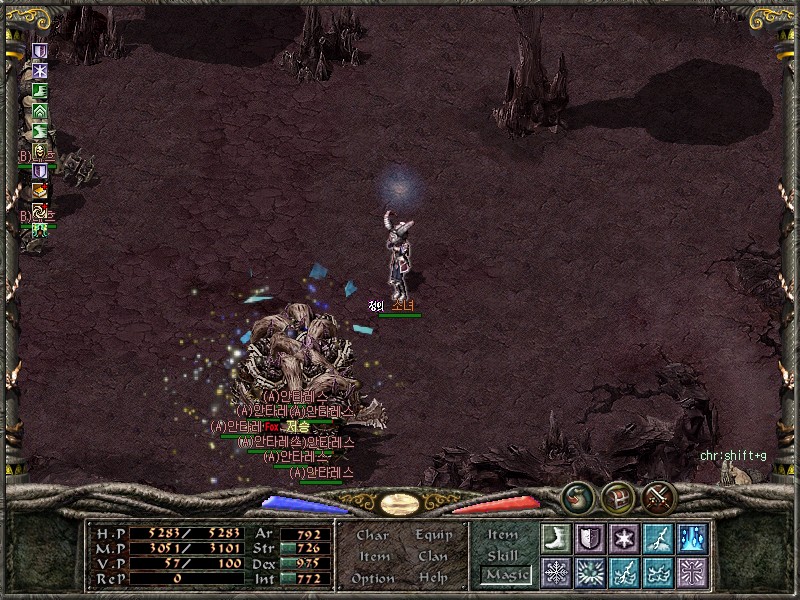Screen dimensions: 800x600
Task: Select the falling ice shards spell
Action: coord(692,537)
